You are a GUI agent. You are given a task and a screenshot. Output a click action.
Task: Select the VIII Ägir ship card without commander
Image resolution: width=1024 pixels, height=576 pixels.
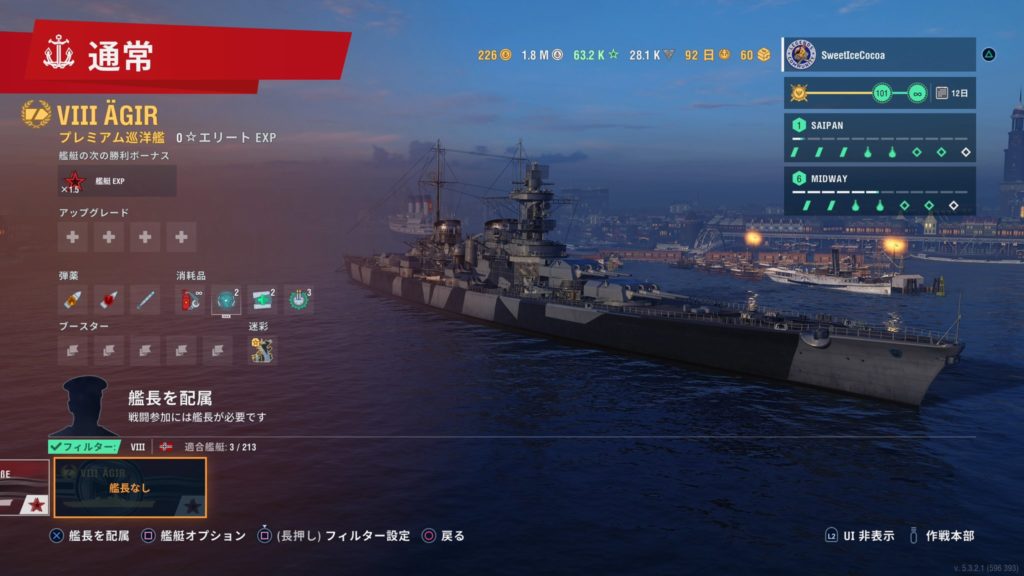(x=130, y=487)
